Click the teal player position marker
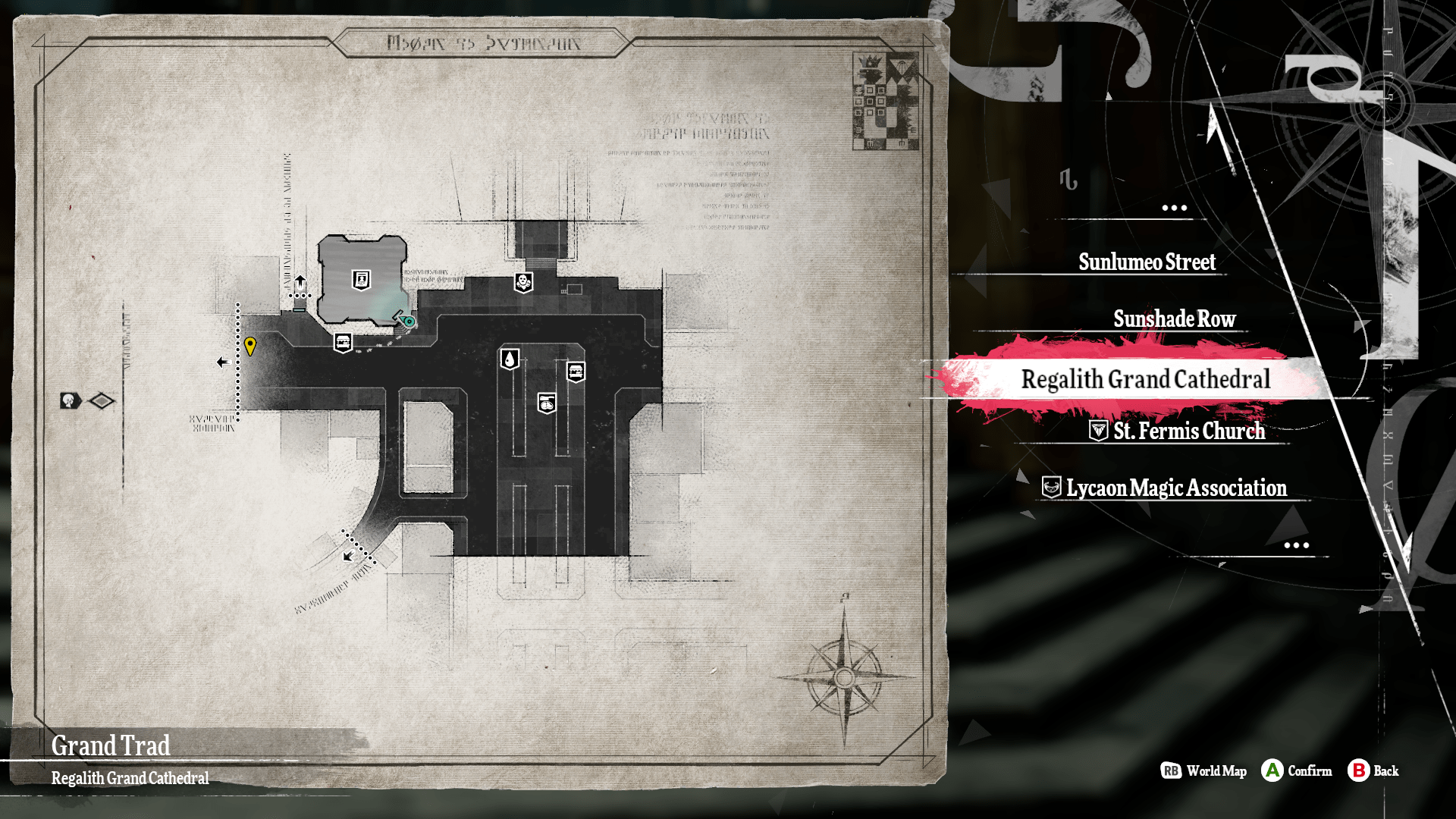 click(408, 321)
